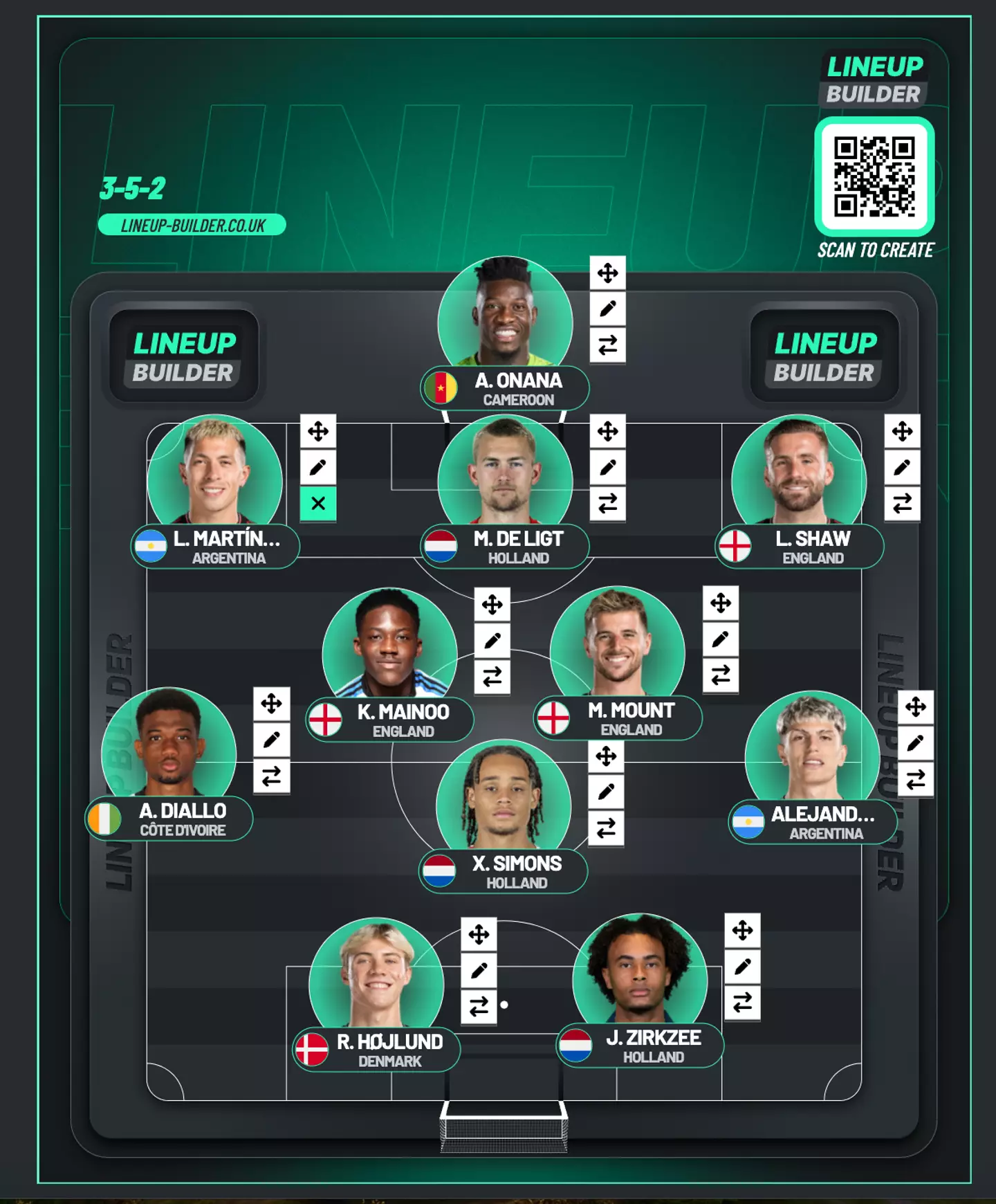Select the edit pencil for R. Højlund
The image size is (996, 1204).
tap(479, 971)
